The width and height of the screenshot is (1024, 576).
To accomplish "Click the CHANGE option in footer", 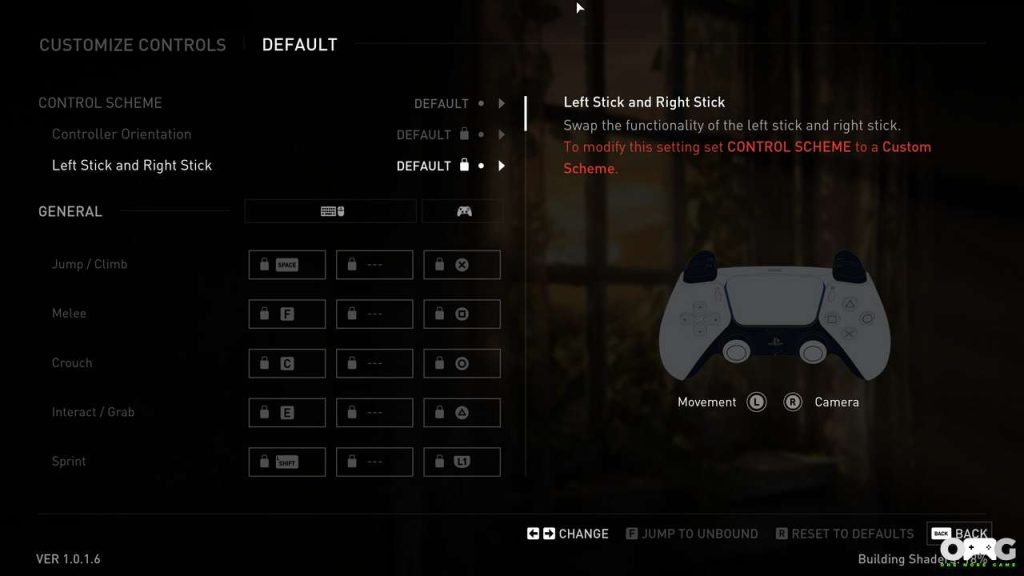I will point(568,534).
